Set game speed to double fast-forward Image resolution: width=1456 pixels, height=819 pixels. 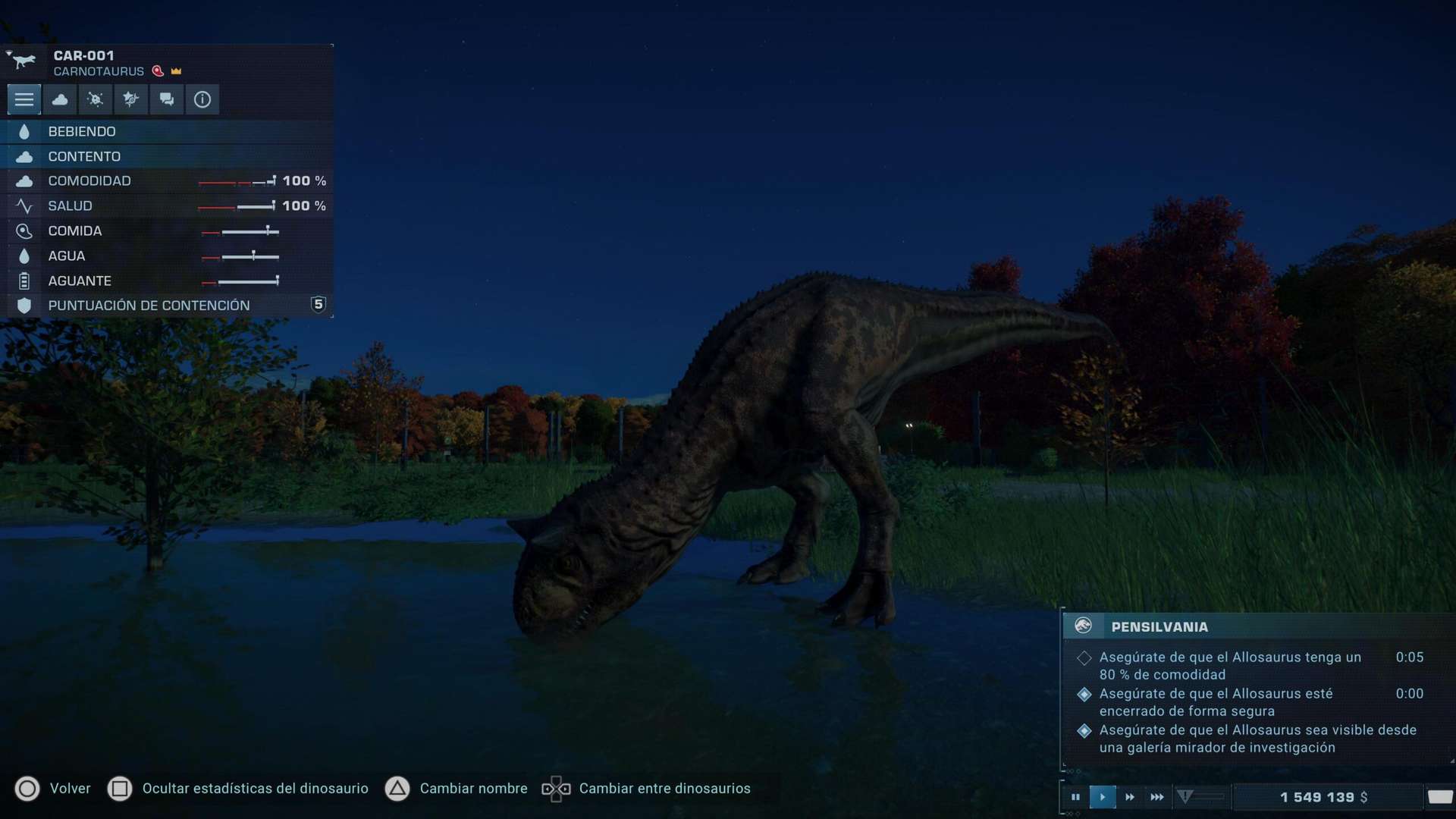point(1130,797)
